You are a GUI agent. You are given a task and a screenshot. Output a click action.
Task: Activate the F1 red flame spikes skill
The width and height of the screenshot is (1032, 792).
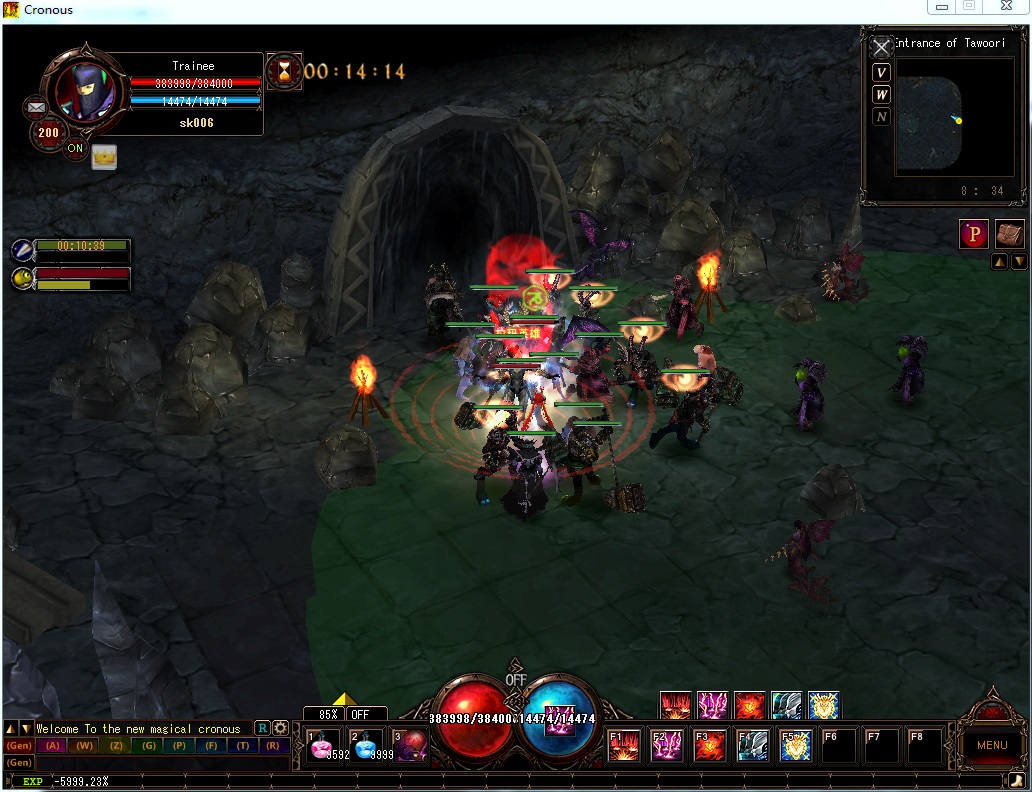(624, 746)
